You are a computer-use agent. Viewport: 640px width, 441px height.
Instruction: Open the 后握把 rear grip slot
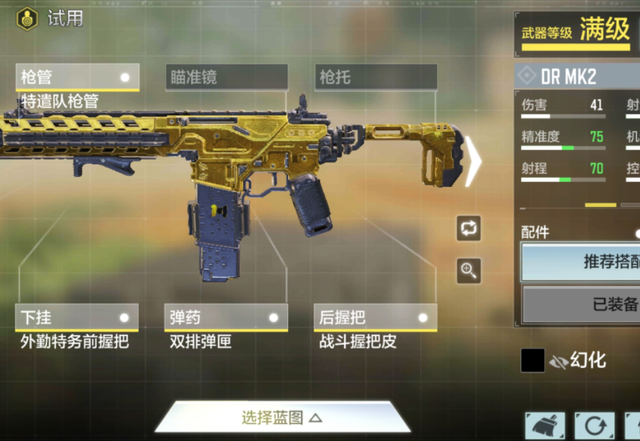376,317
